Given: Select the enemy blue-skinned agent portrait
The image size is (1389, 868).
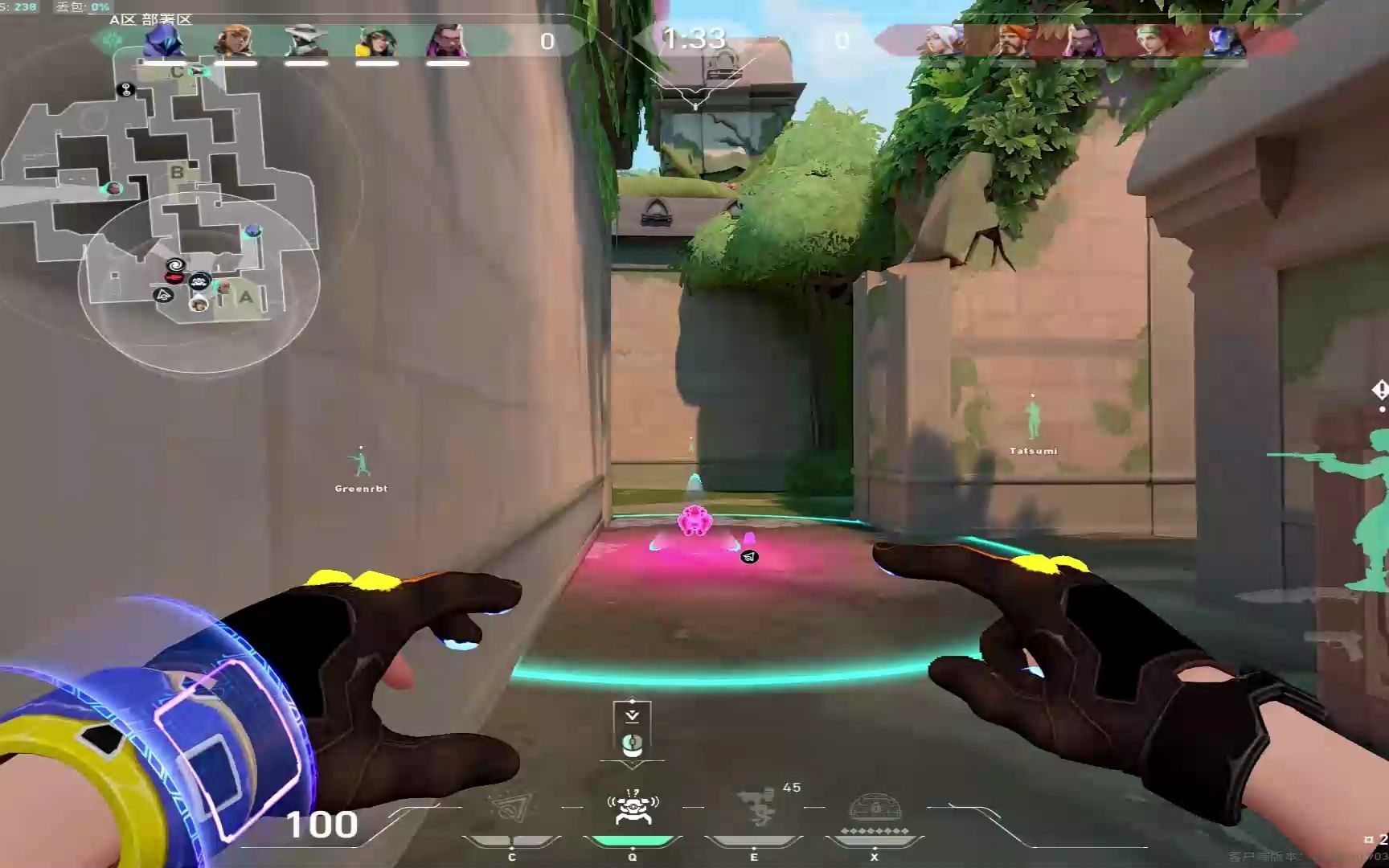Looking at the screenshot, I should pos(1223,40).
